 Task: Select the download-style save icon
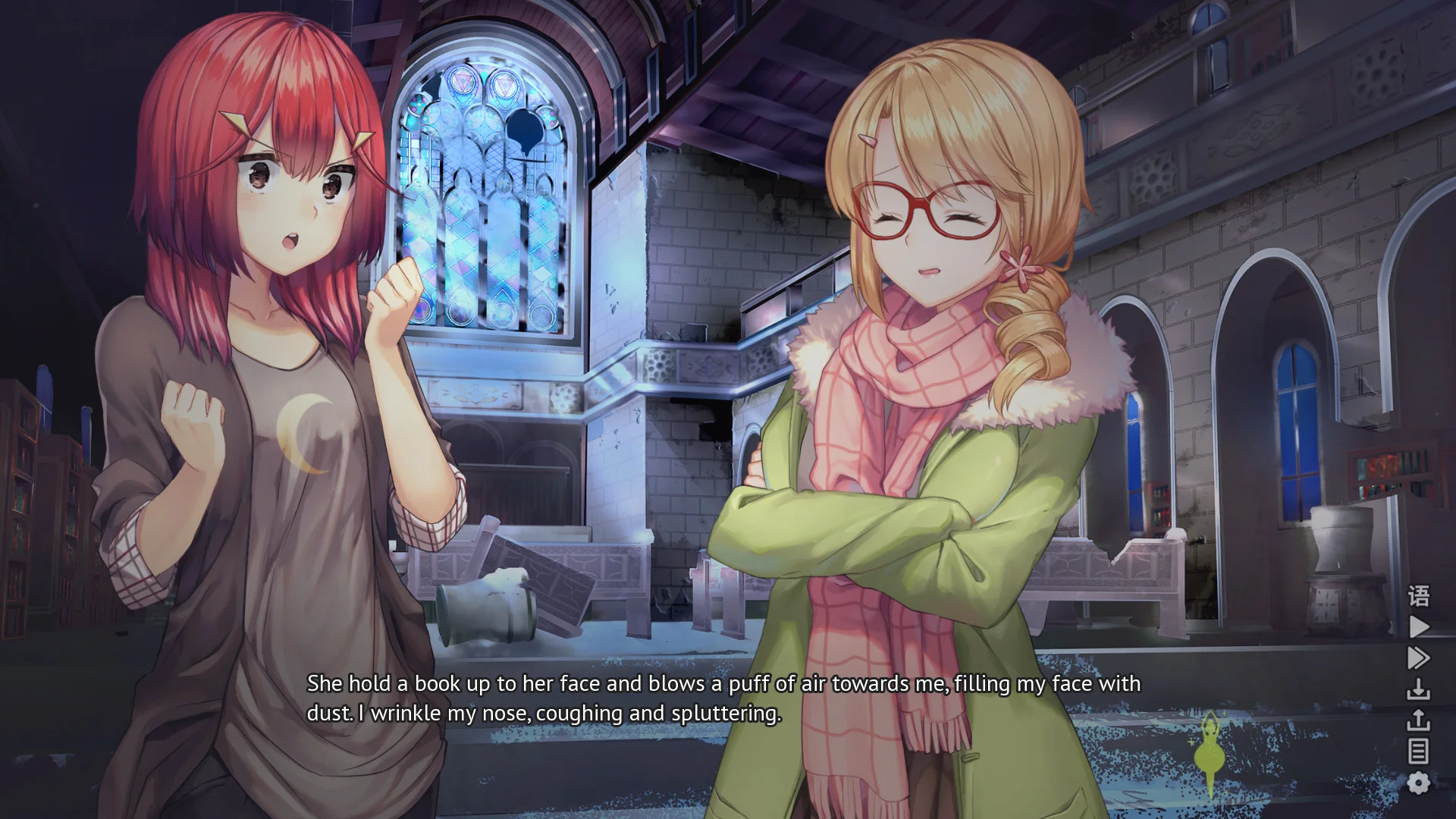click(x=1417, y=686)
